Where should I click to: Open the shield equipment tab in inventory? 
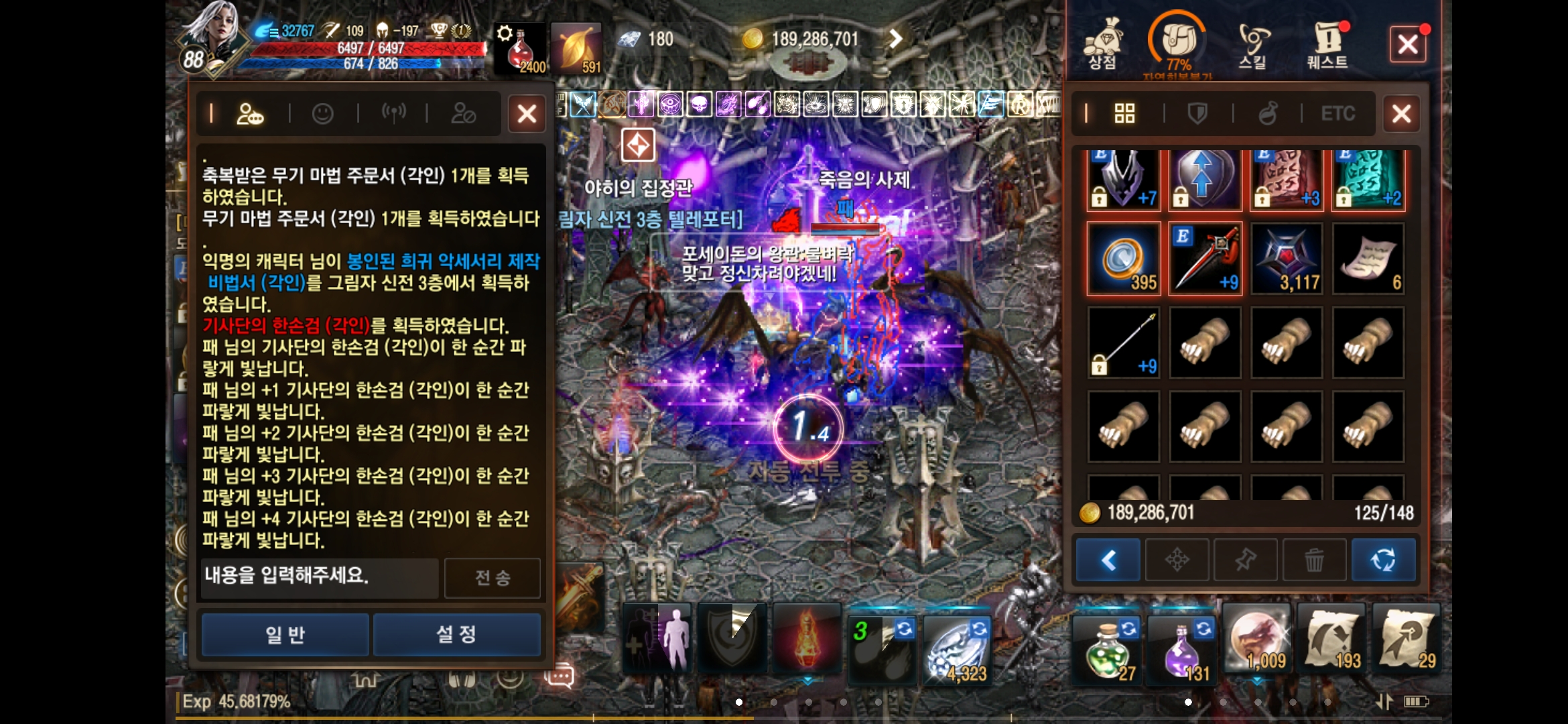1196,113
